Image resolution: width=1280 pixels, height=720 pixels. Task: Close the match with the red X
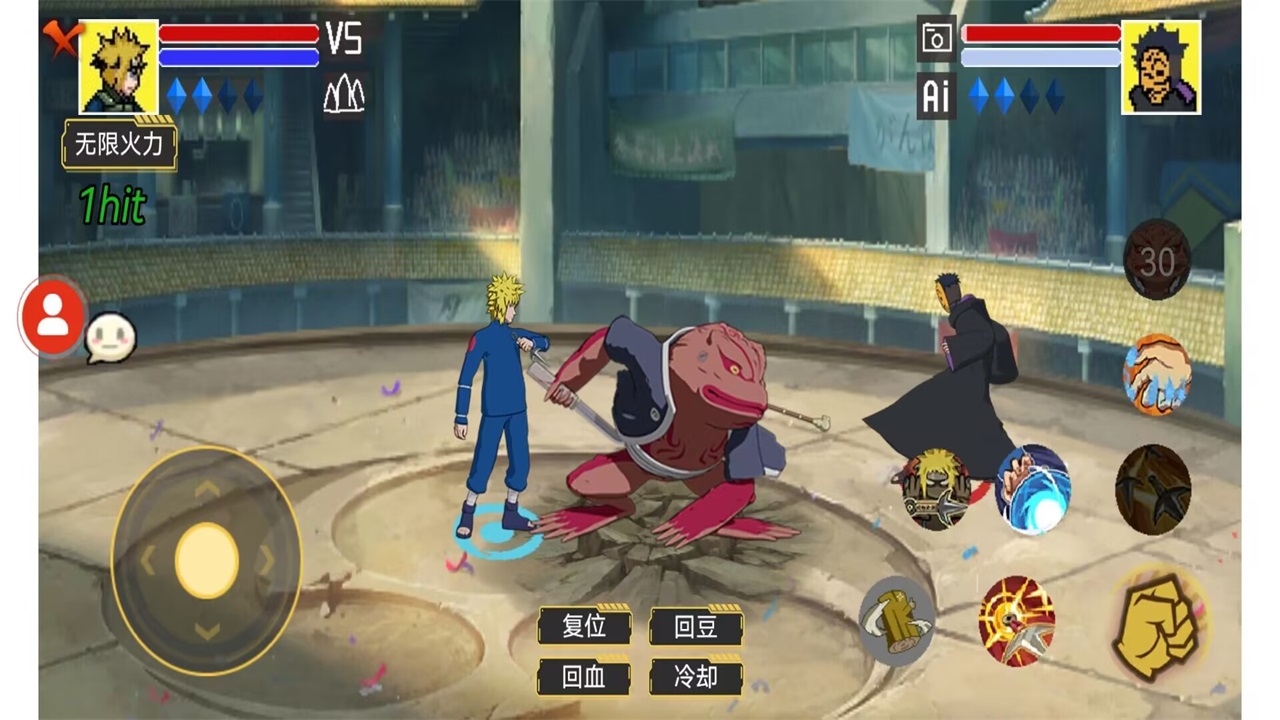tap(60, 39)
